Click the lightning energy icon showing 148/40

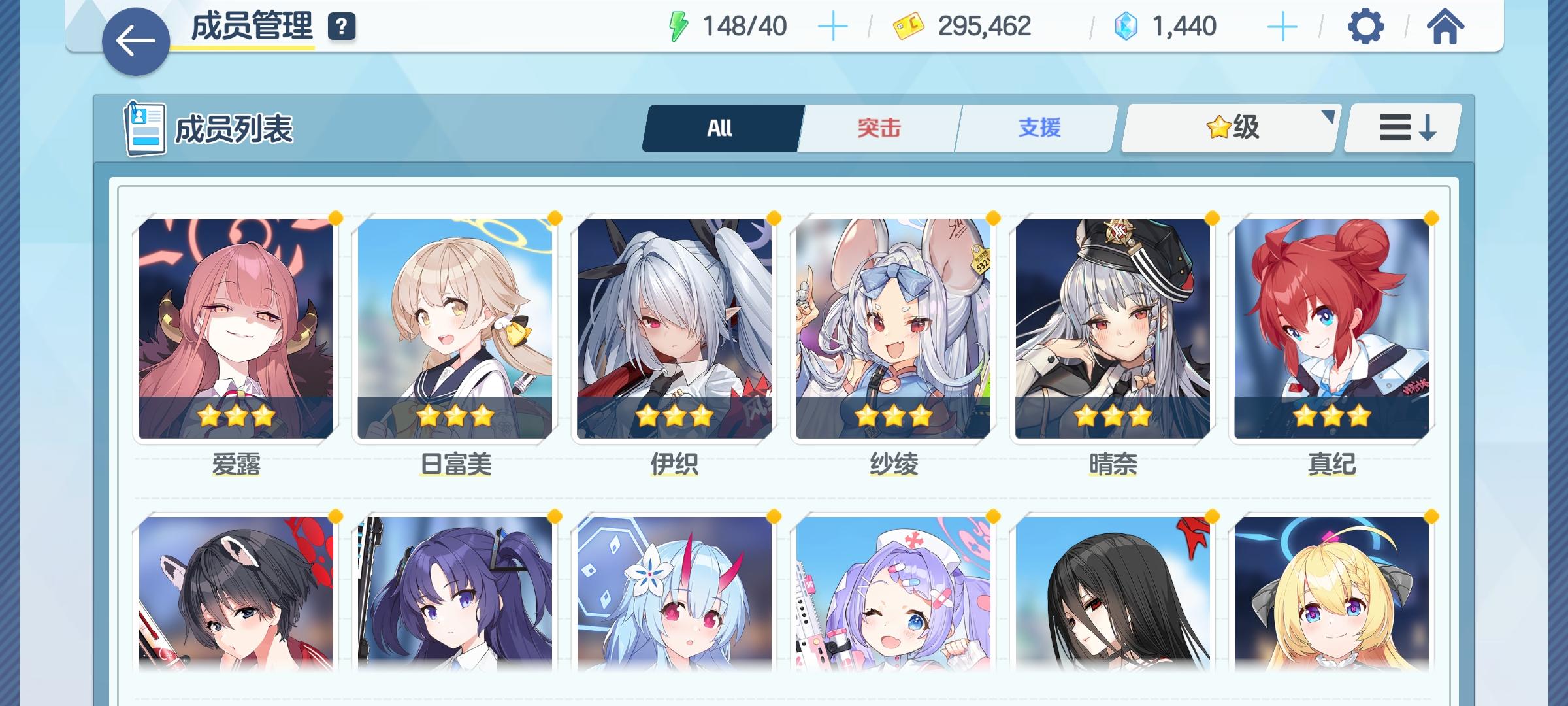click(x=677, y=25)
